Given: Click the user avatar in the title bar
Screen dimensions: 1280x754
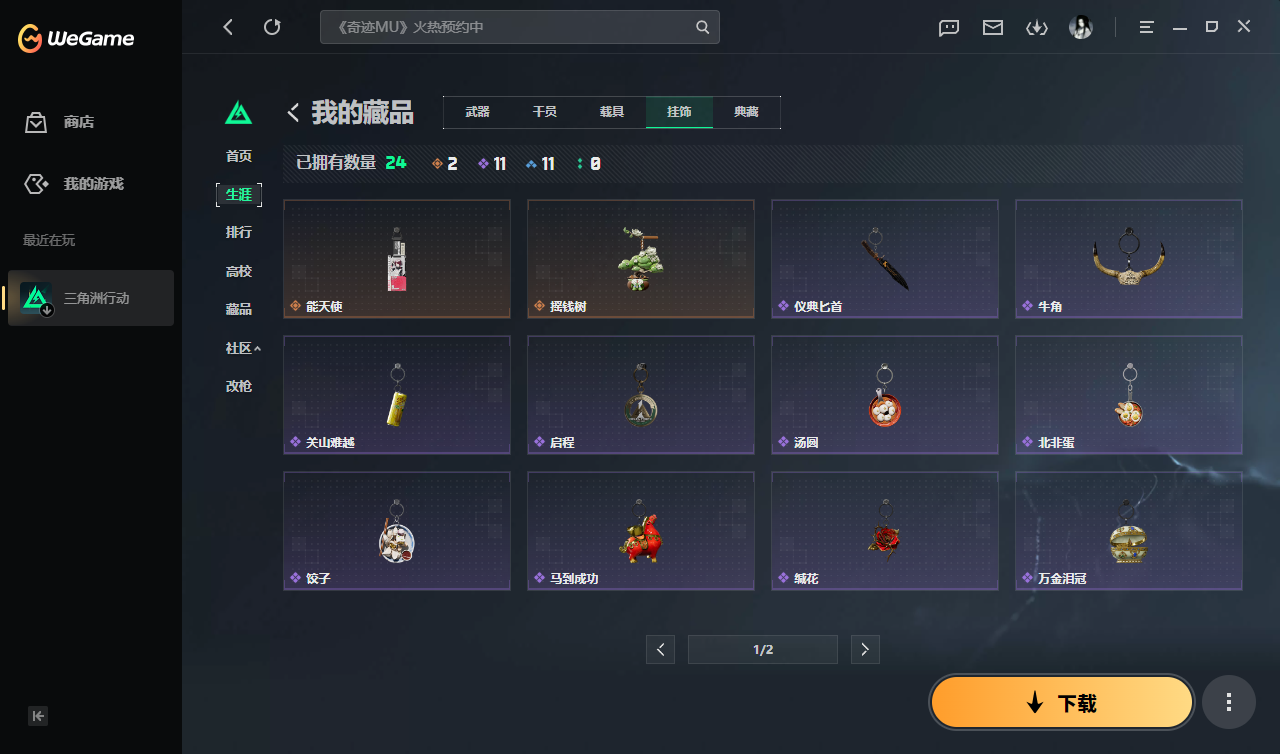Looking at the screenshot, I should pos(1081,27).
